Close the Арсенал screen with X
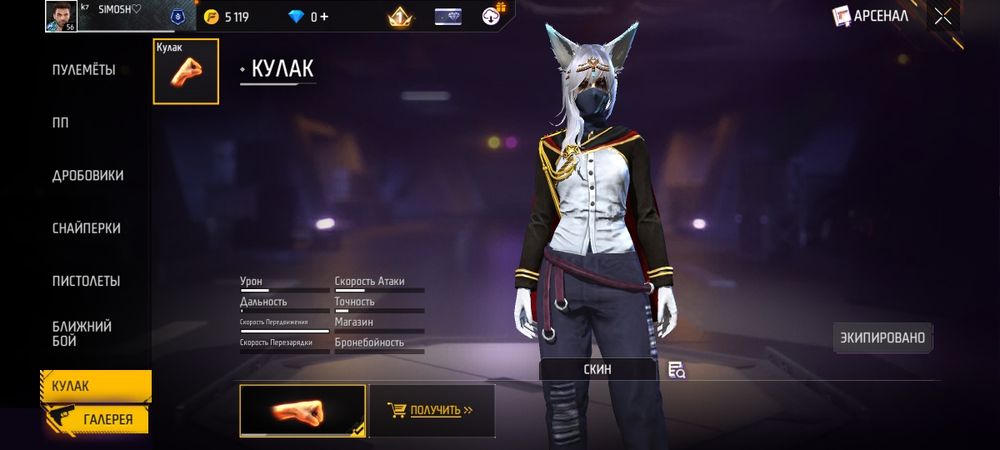This screenshot has width=1000, height=450. [x=942, y=16]
